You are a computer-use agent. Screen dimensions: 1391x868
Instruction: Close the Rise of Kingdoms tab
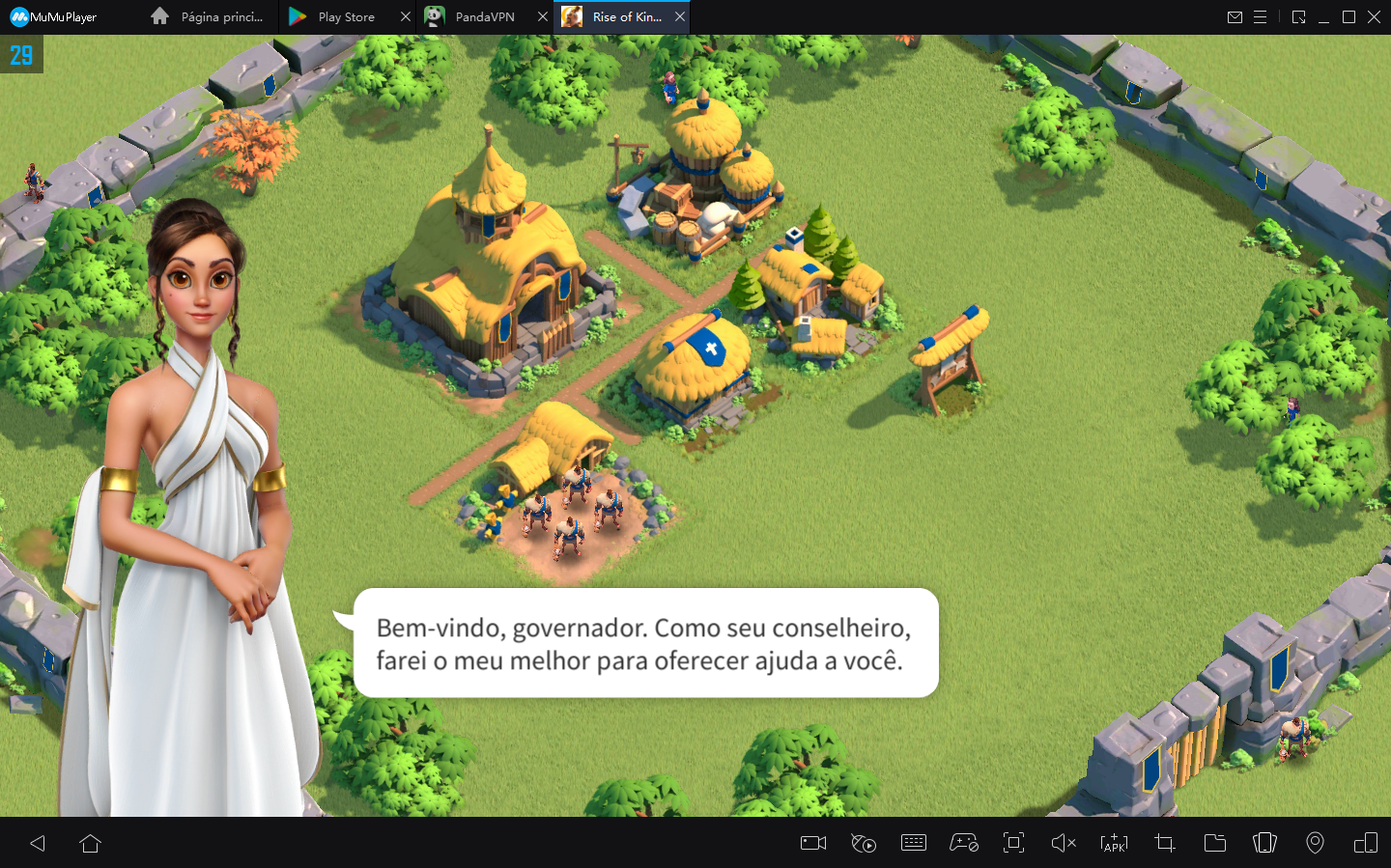coord(679,16)
